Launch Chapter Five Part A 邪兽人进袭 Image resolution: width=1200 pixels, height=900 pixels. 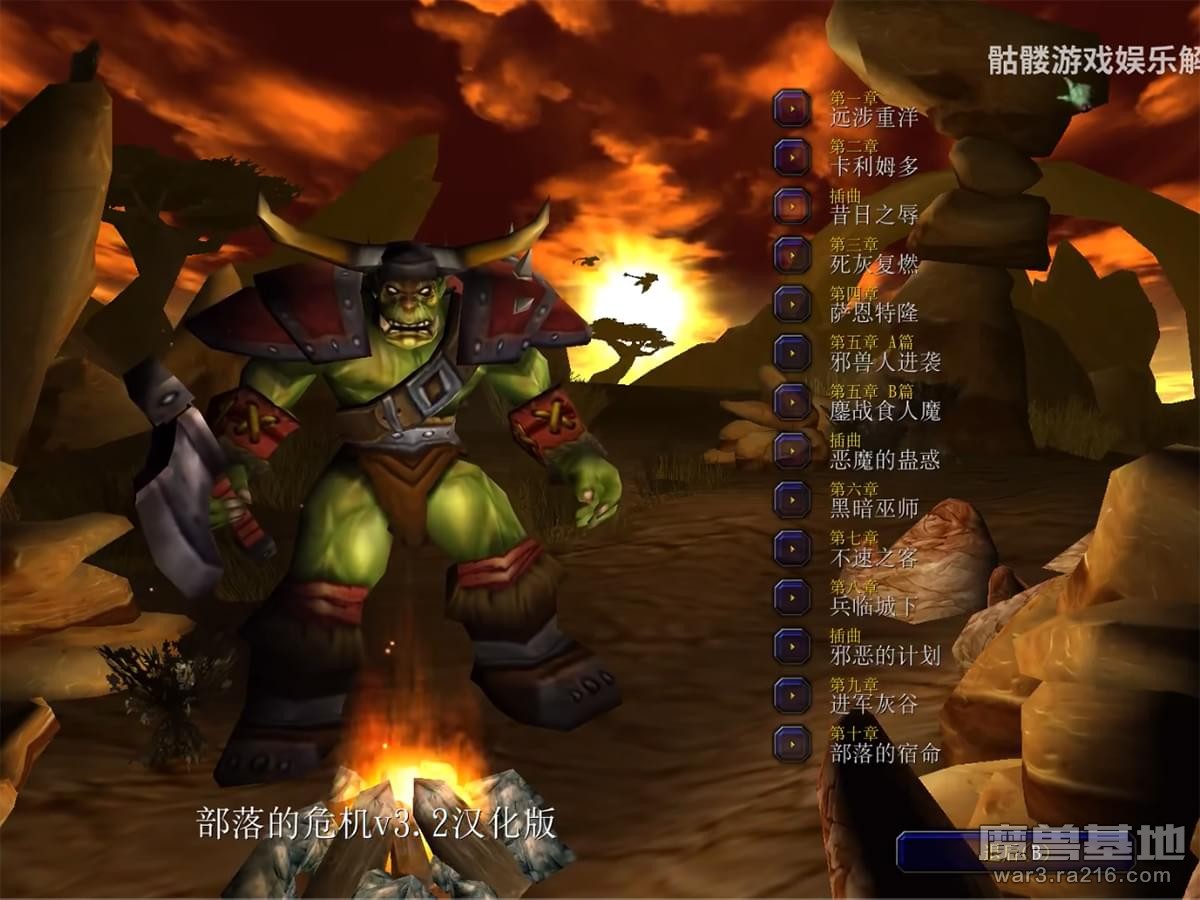pyautogui.click(x=792, y=353)
